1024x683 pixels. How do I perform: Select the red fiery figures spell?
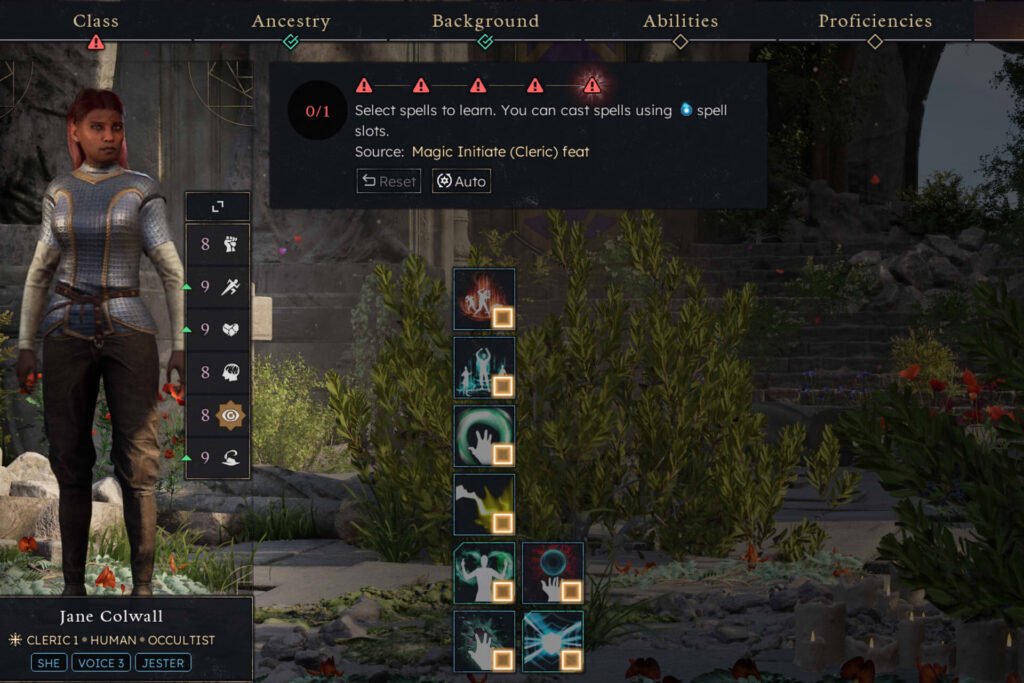(x=484, y=299)
